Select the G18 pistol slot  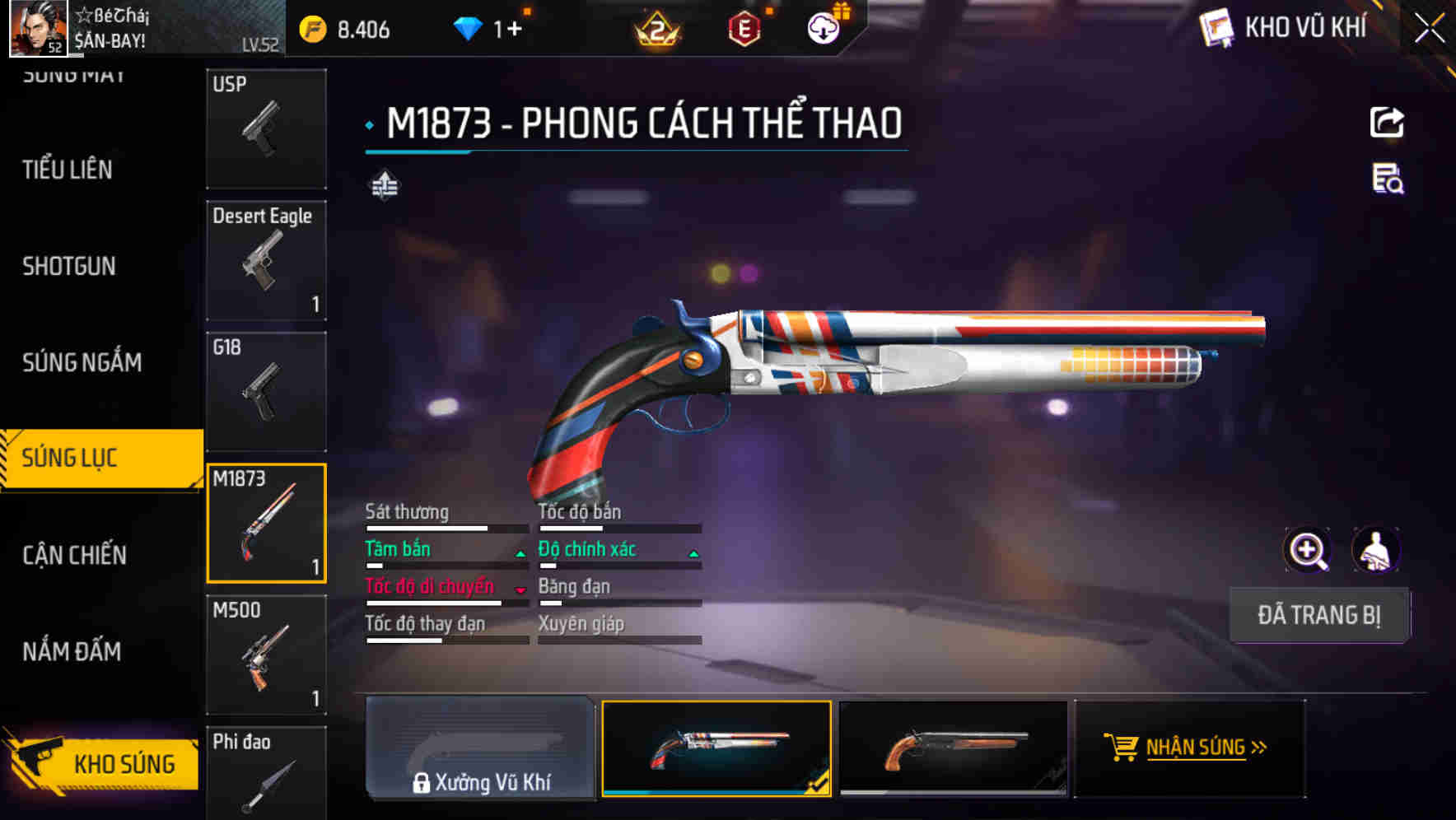pos(266,392)
